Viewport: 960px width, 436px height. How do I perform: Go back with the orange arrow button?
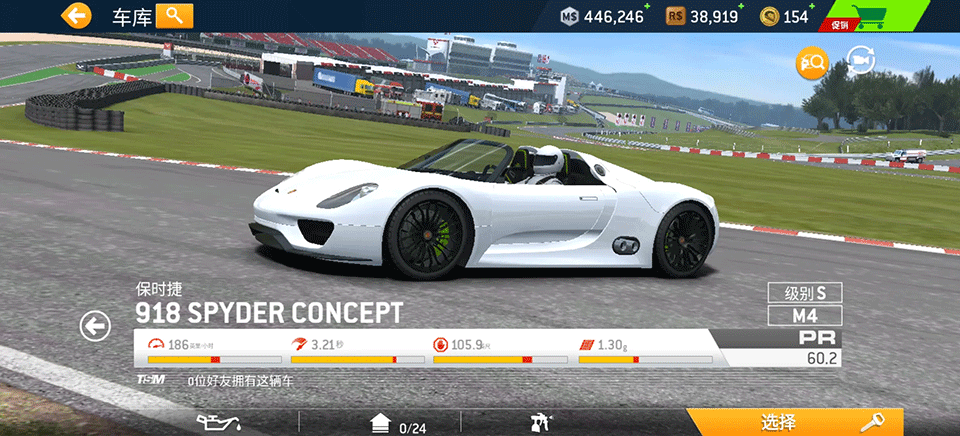point(76,15)
